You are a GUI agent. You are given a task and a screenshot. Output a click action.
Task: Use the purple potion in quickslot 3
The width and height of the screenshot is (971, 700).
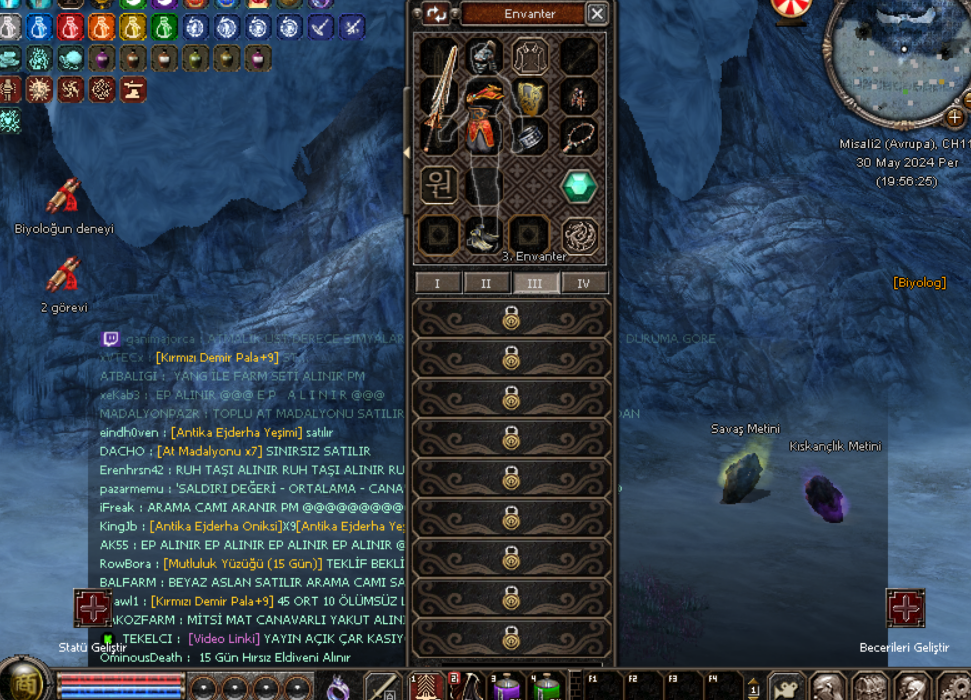click(503, 686)
